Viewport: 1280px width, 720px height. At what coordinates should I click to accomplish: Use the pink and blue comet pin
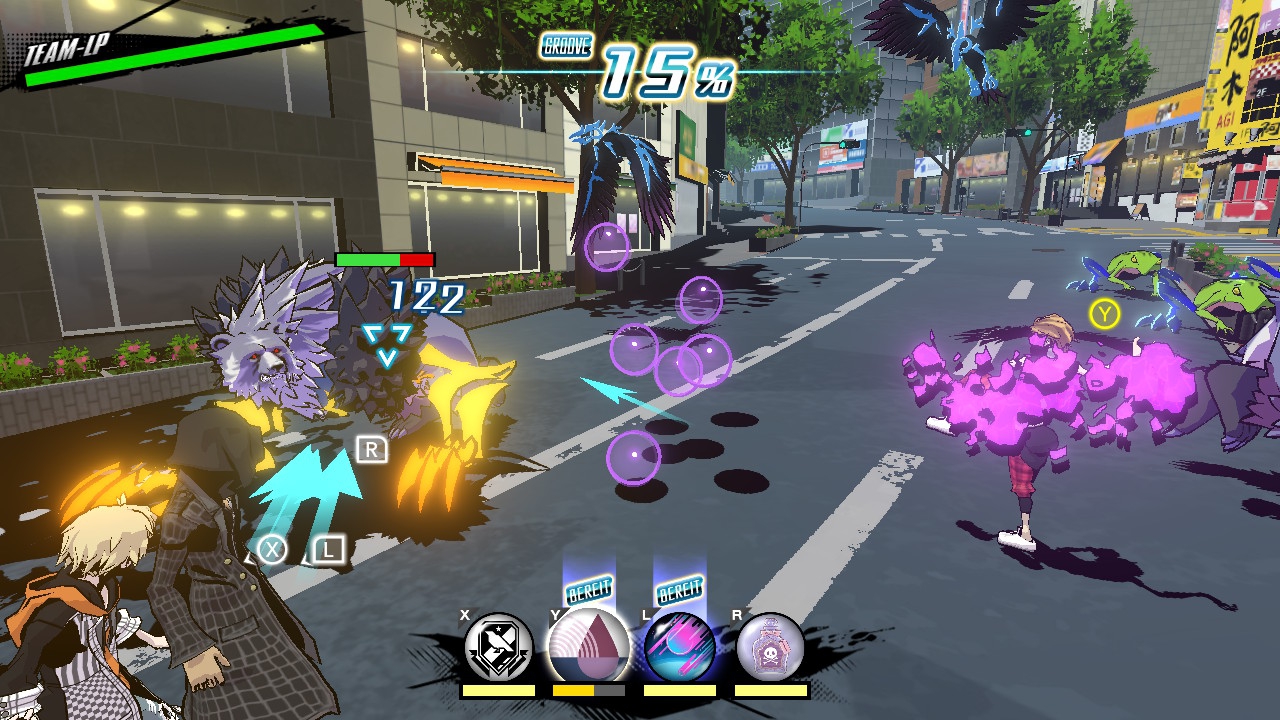click(680, 647)
